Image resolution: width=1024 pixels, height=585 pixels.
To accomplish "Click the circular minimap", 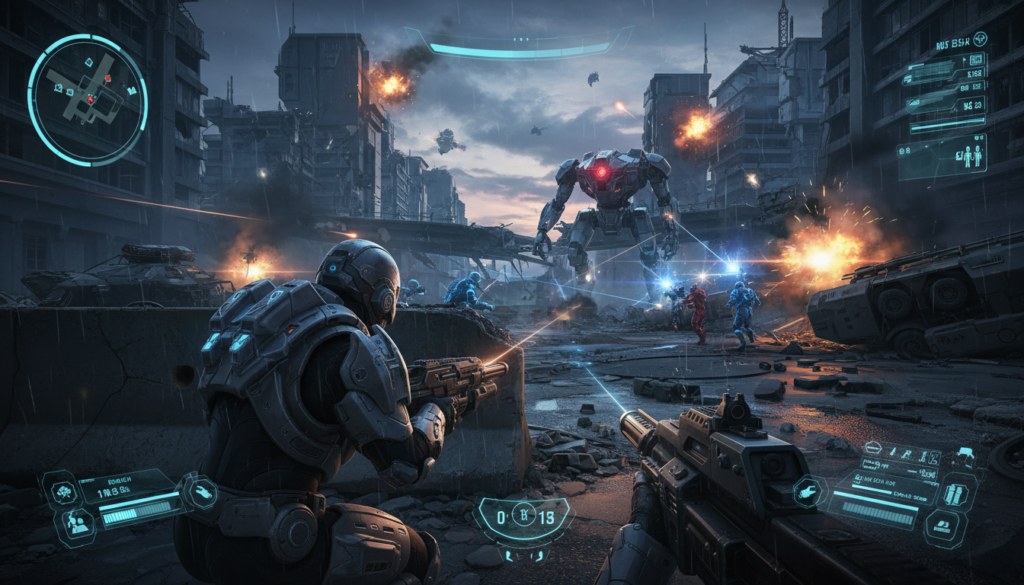I will (x=87, y=99).
